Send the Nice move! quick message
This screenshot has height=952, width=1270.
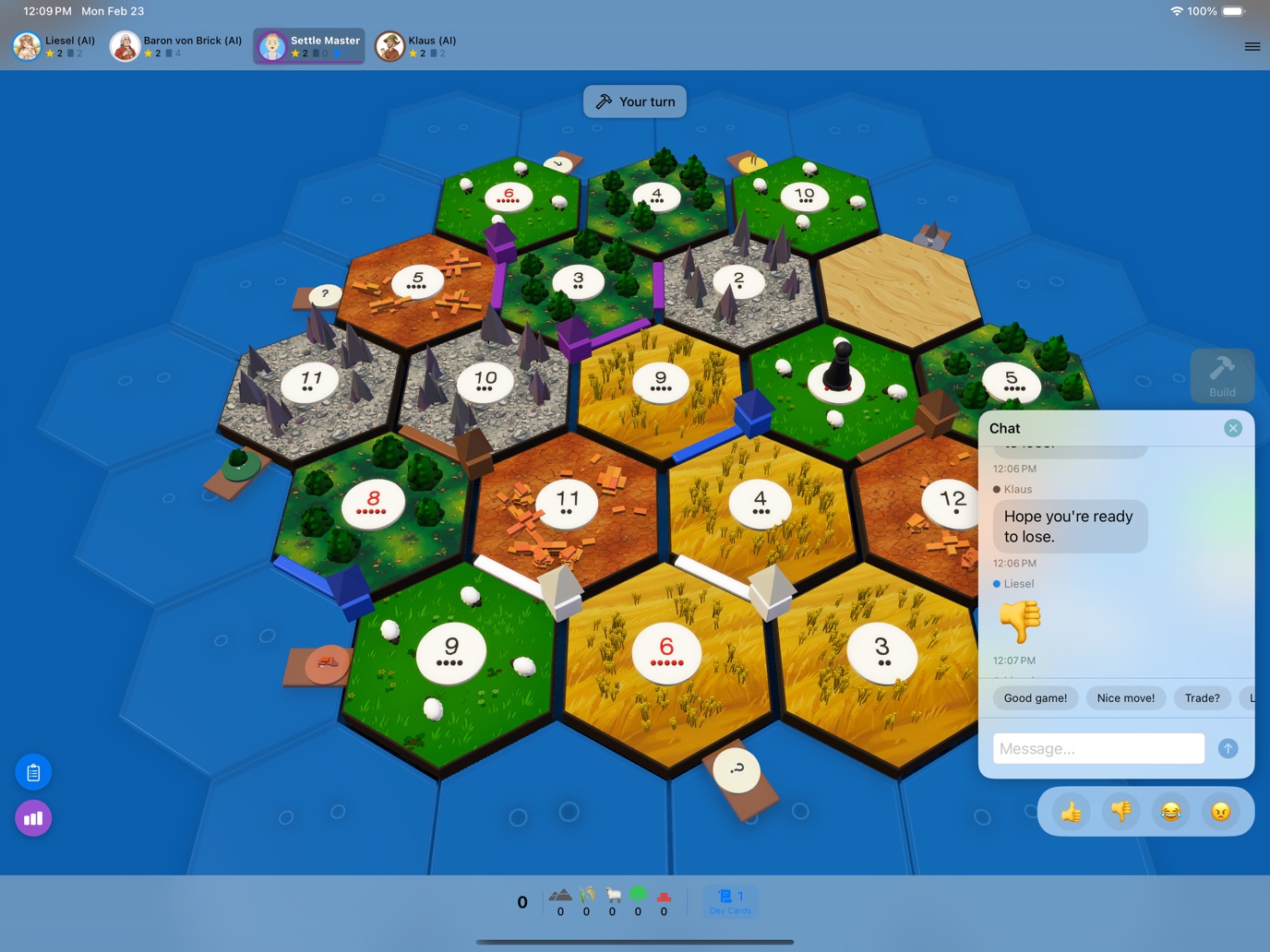click(x=1125, y=697)
